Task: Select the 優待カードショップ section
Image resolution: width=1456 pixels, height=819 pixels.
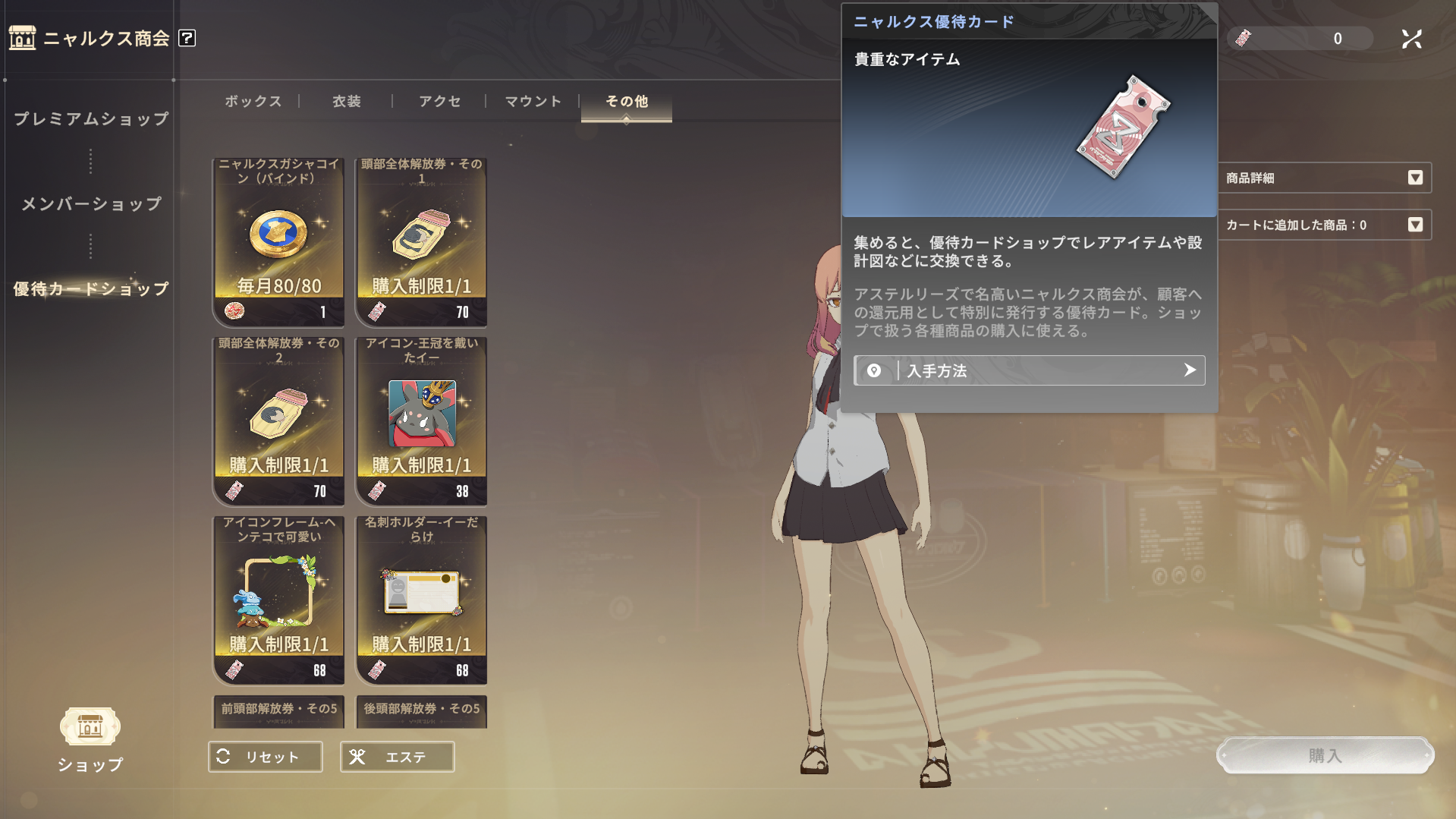Action: [91, 289]
